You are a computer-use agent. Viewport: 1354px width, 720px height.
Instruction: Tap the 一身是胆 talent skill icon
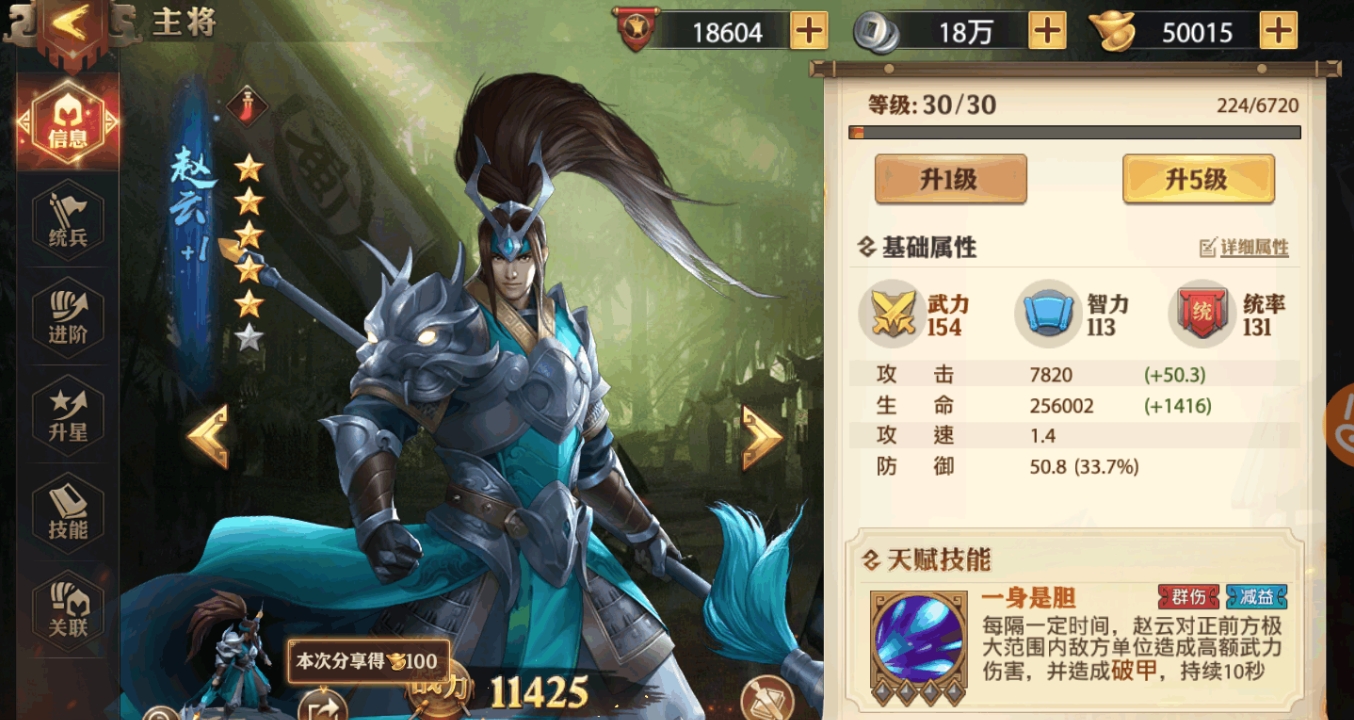[x=916, y=640]
